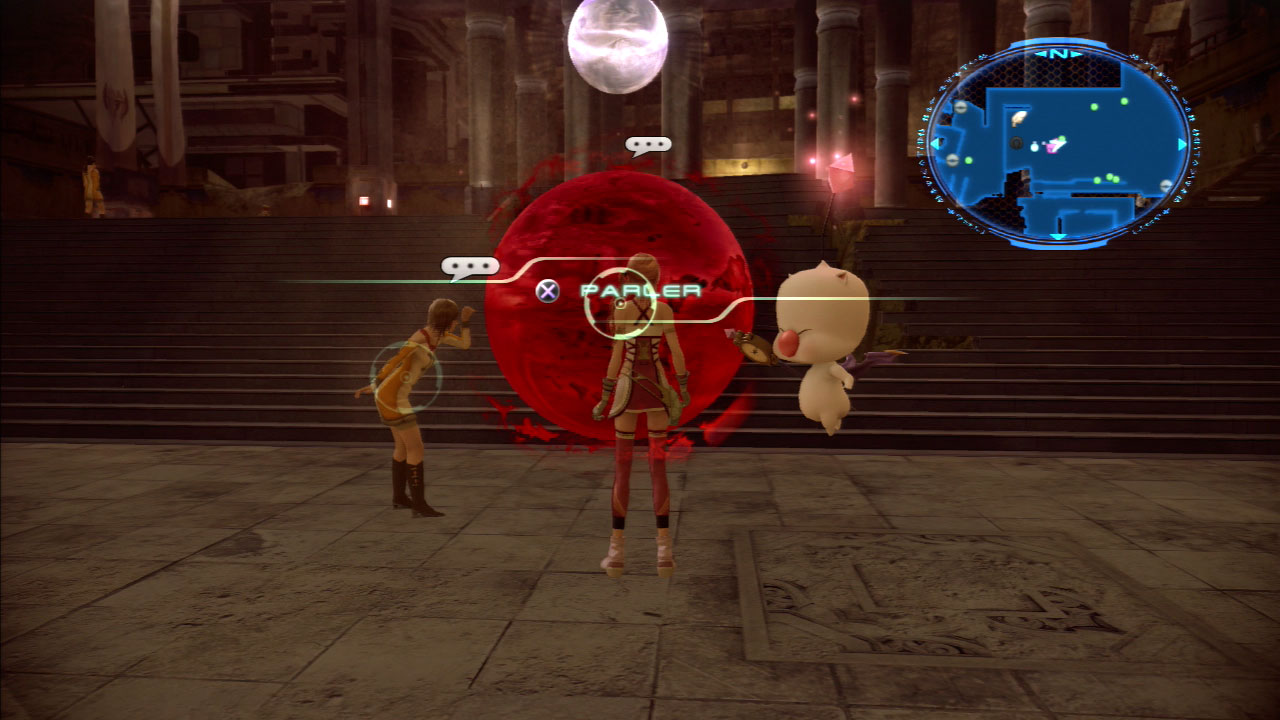Select the speech bubble above the red sphere
Image resolution: width=1280 pixels, height=720 pixels.
648,145
